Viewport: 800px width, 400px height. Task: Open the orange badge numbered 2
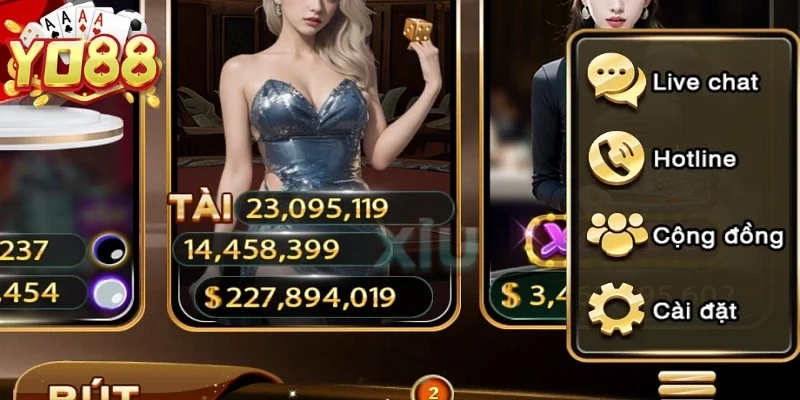pos(433,390)
